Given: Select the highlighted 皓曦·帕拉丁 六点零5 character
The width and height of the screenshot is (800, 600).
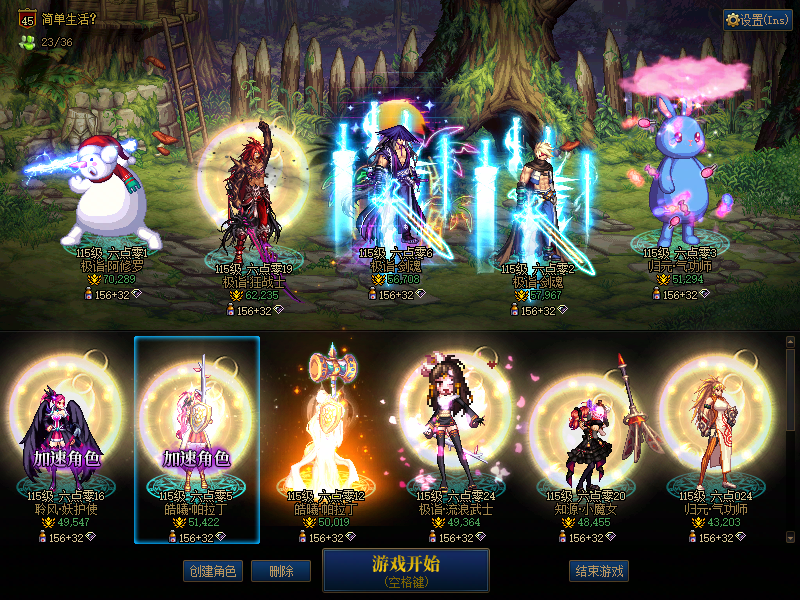Looking at the screenshot, I should 197,430.
